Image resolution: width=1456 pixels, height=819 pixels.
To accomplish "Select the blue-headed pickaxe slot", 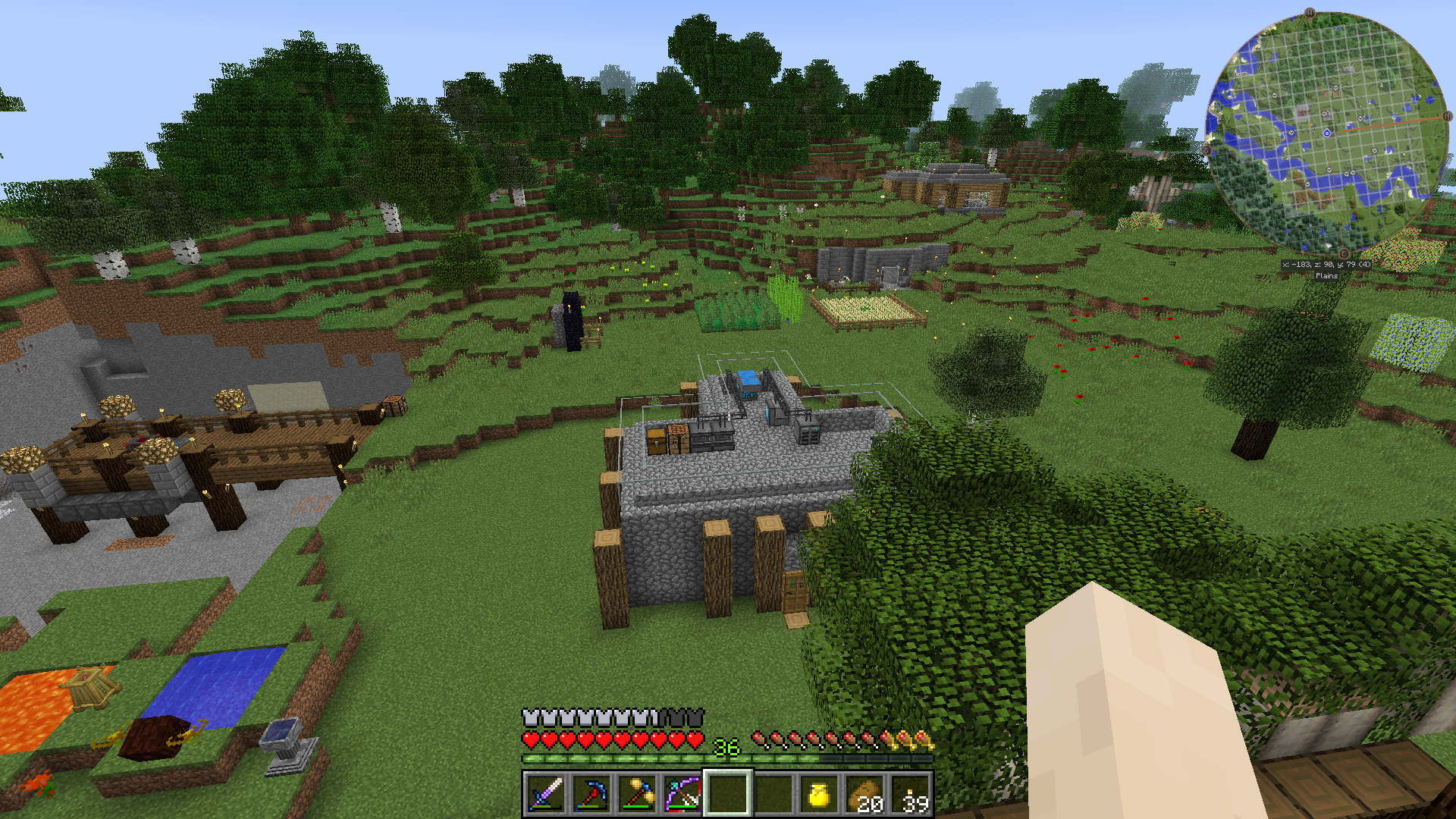I will (591, 794).
